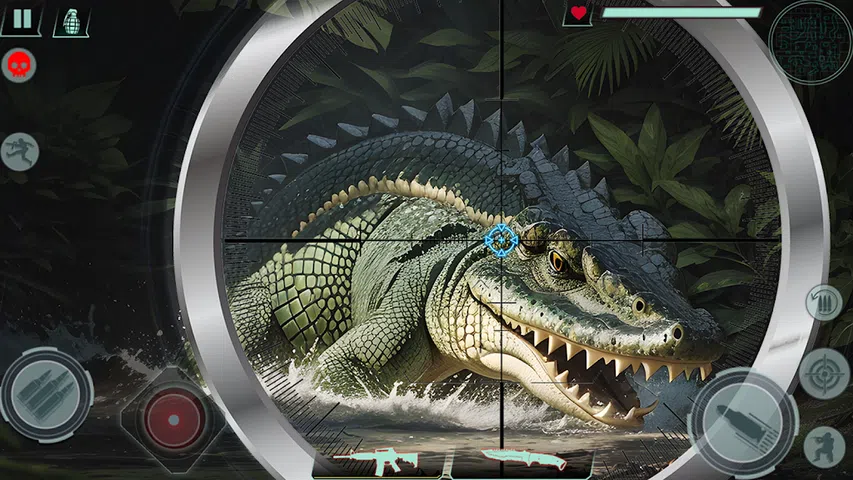Viewport: 853px width, 480px height.
Task: Pause the game
Action: tap(21, 18)
